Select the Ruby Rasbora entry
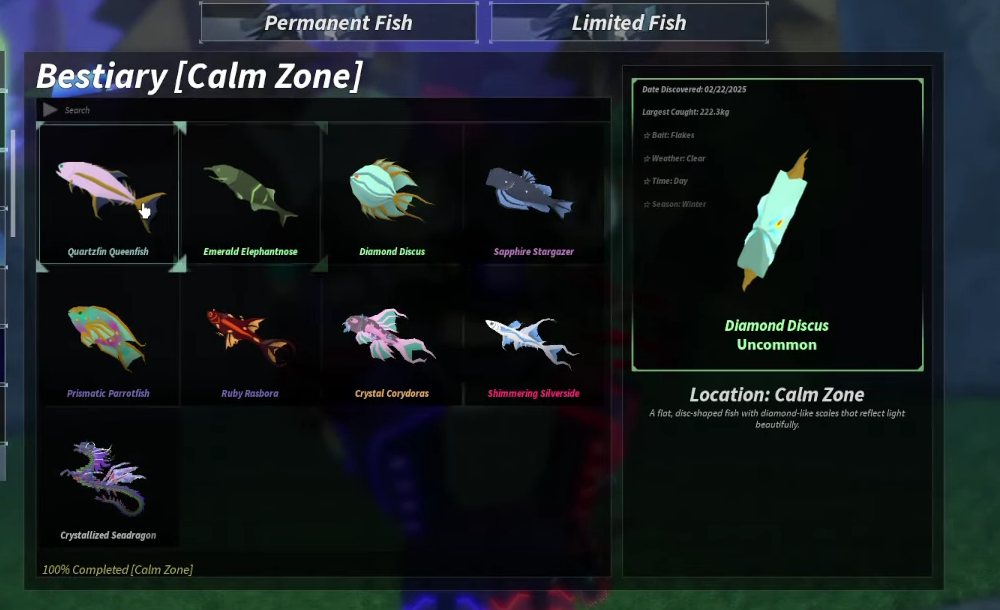Image resolution: width=1000 pixels, height=610 pixels. coord(250,336)
